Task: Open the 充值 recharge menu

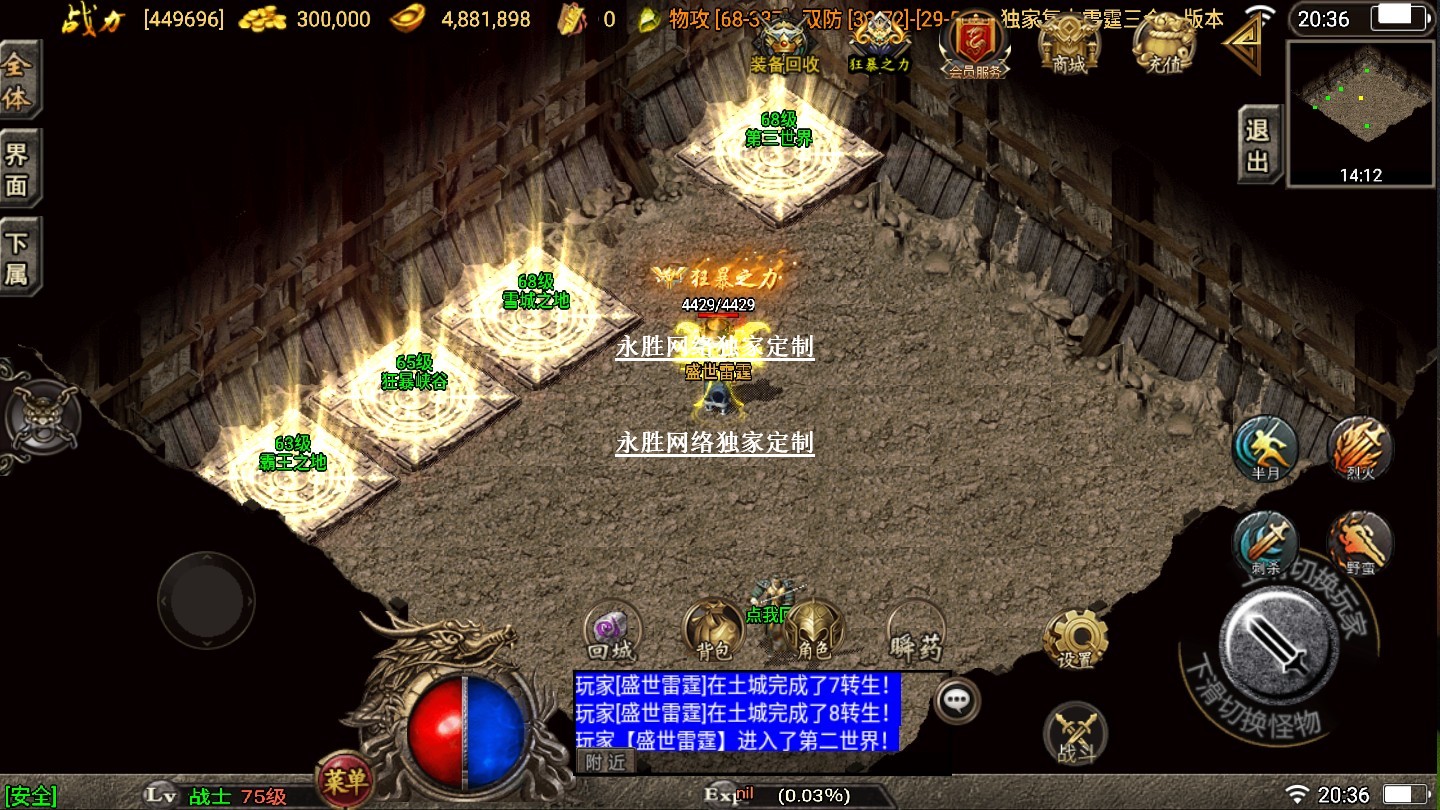Action: [1160, 45]
